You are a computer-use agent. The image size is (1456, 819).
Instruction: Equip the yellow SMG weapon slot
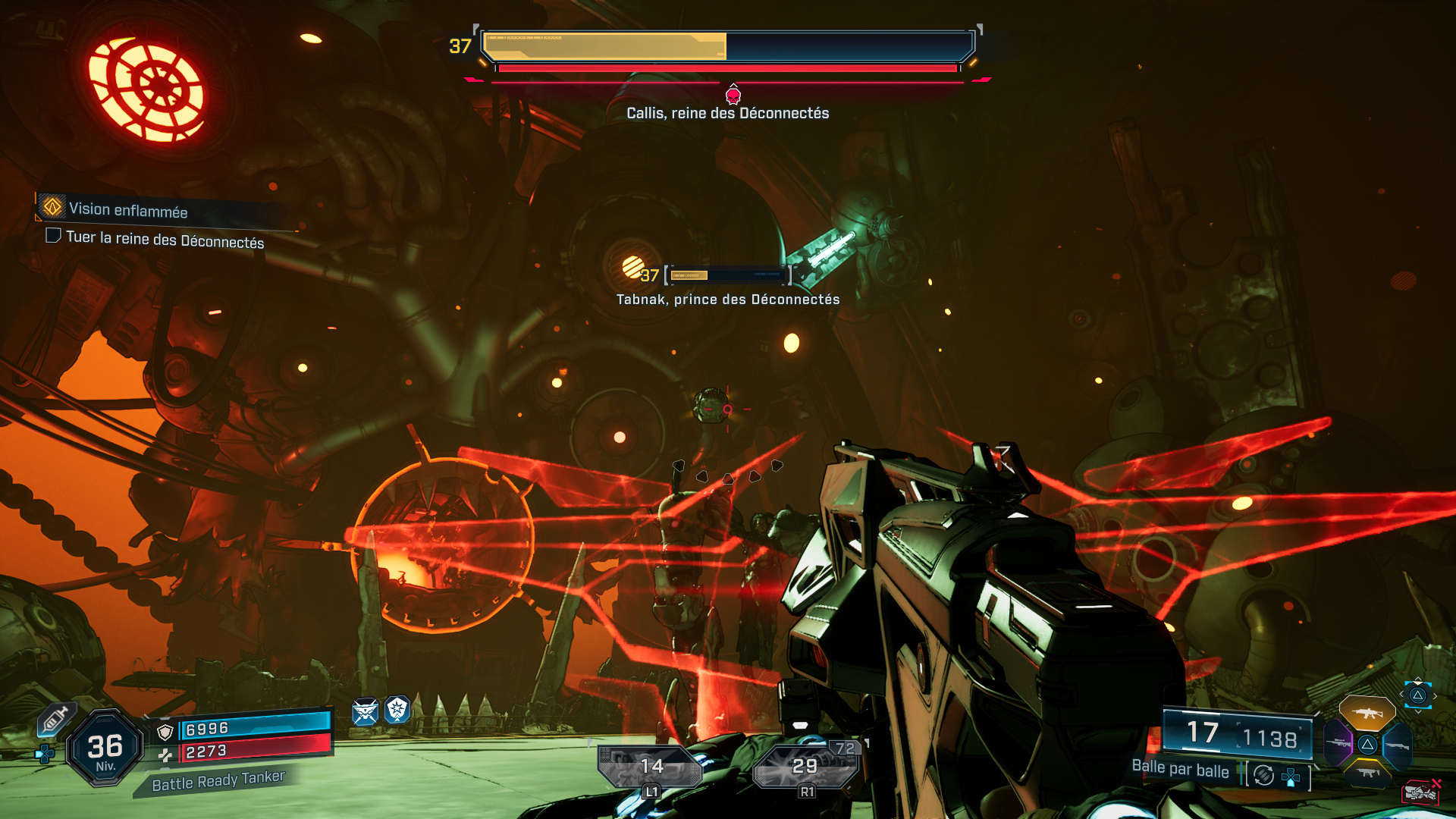point(1368,773)
